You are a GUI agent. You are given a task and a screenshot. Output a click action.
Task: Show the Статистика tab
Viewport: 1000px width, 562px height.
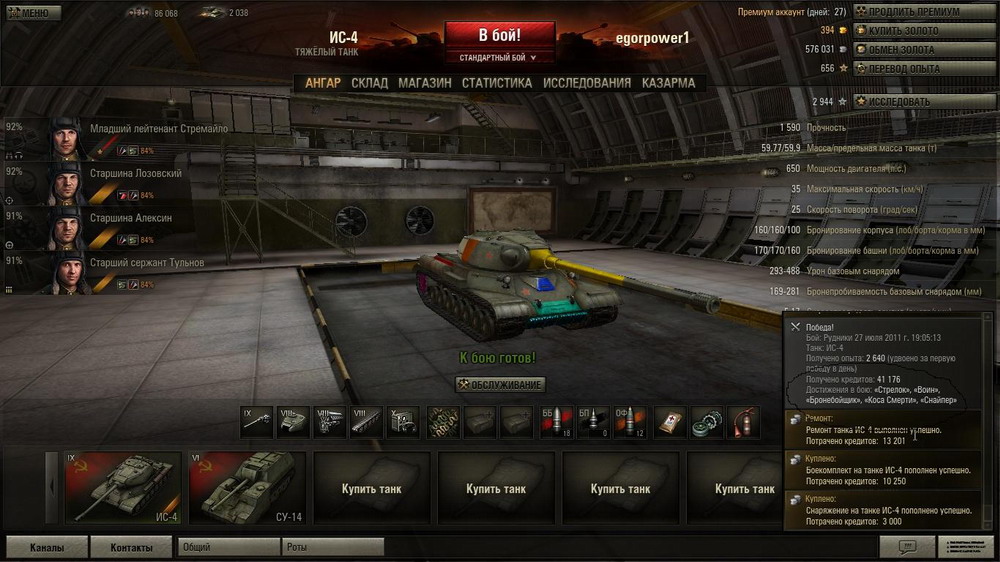click(496, 83)
